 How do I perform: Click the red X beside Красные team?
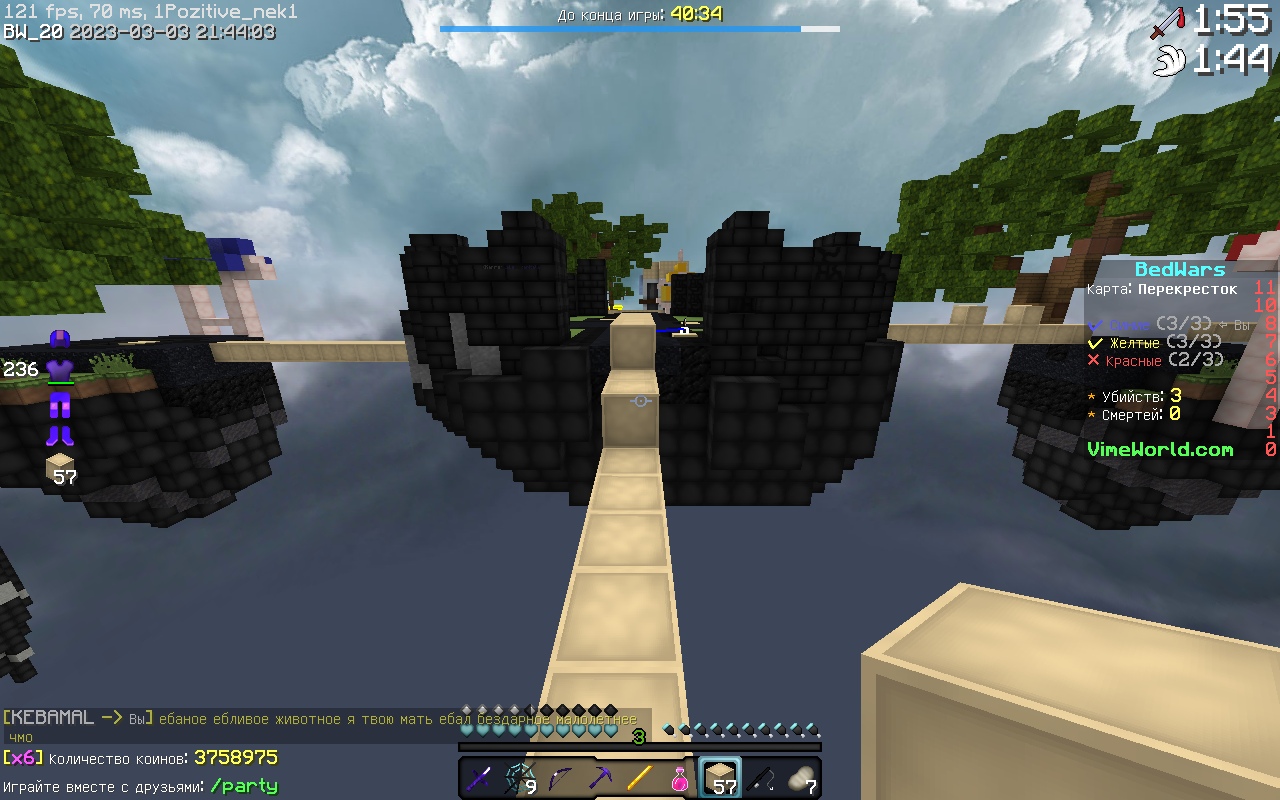pyautogui.click(x=1092, y=360)
